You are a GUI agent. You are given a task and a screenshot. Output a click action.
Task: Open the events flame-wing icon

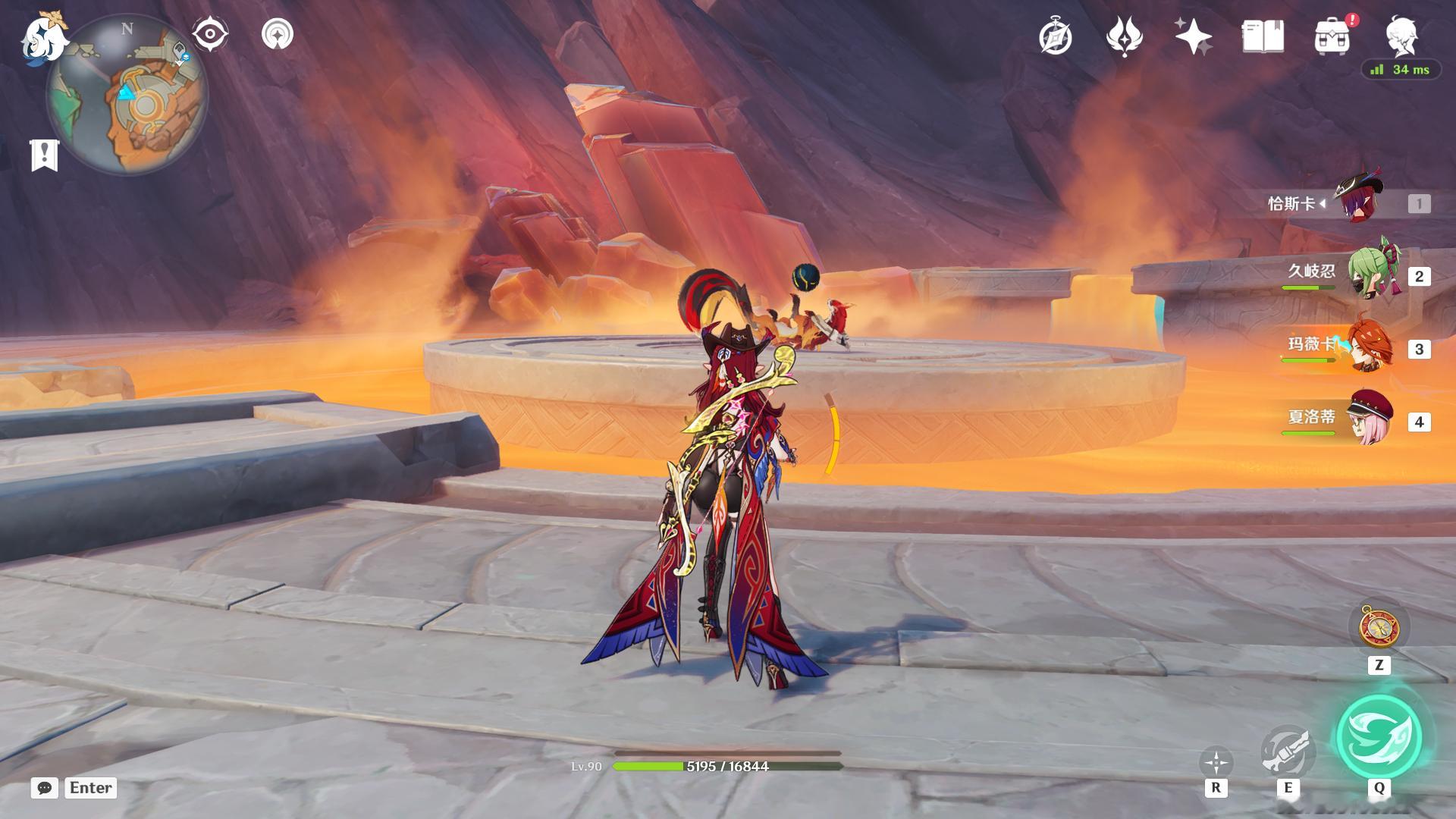click(x=1124, y=37)
